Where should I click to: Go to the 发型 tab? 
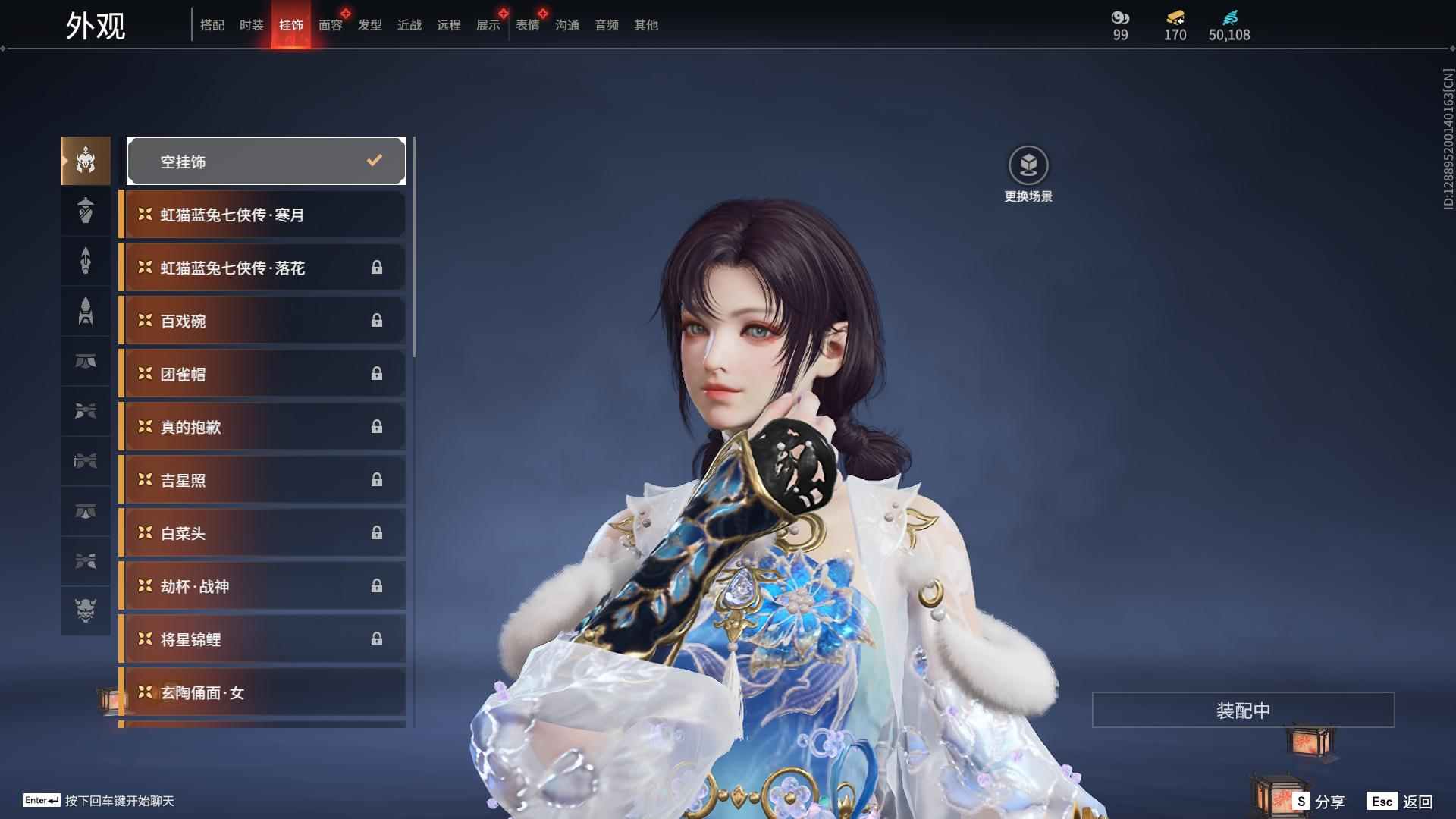[x=369, y=25]
